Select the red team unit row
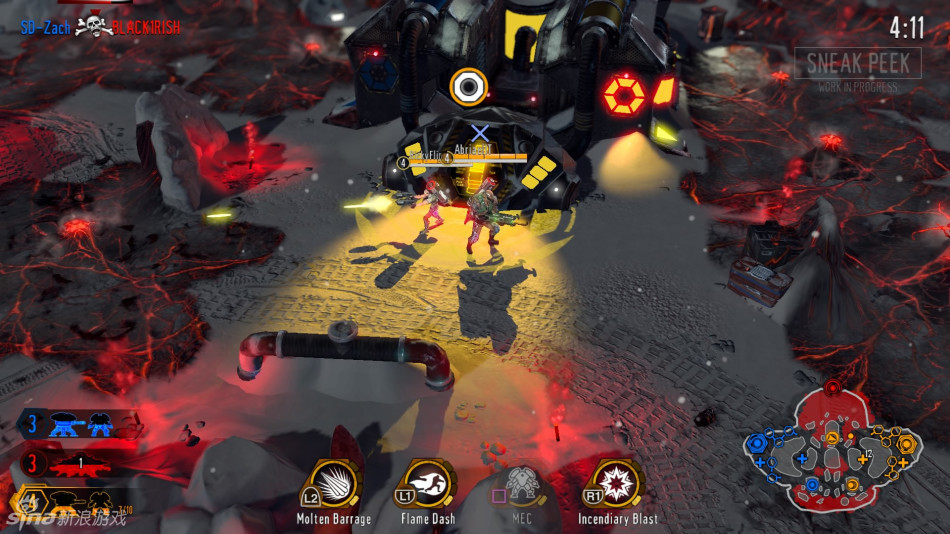 78,464
